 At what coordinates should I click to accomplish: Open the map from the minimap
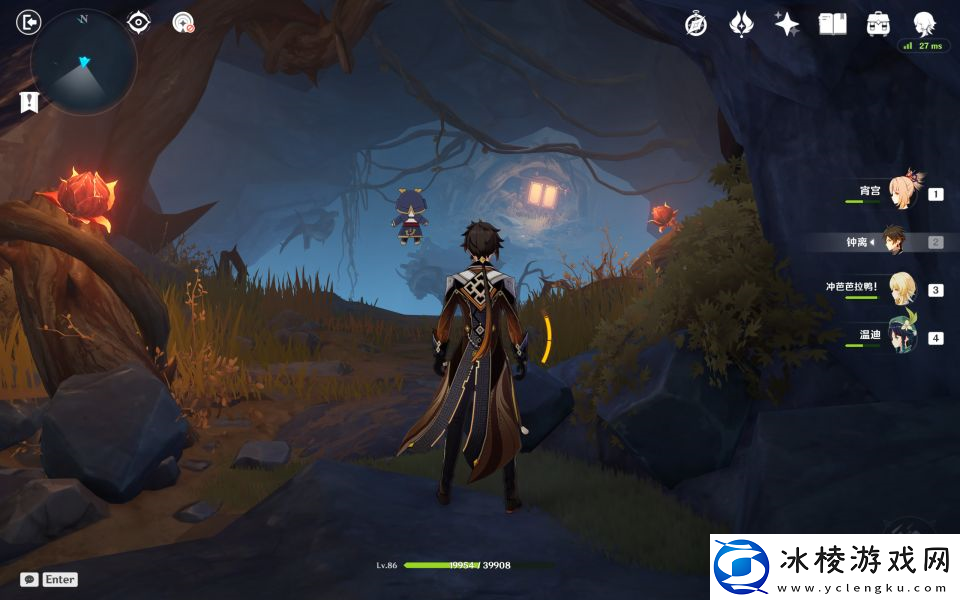coord(84,62)
